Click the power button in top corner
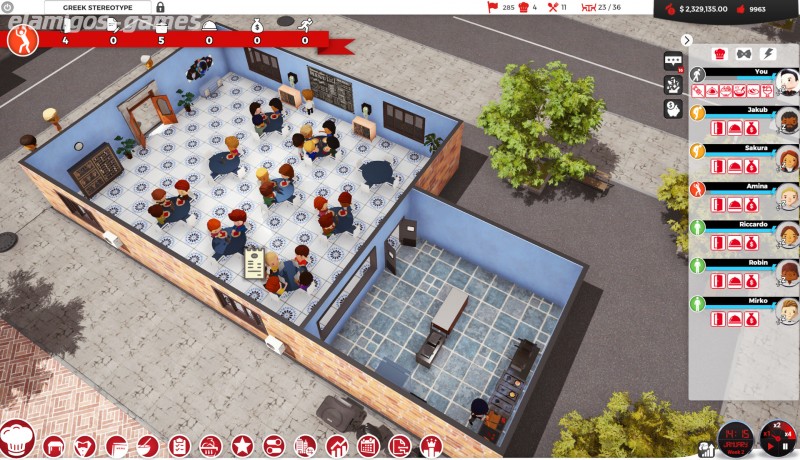The width and height of the screenshot is (800, 460). pyautogui.click(x=8, y=7)
